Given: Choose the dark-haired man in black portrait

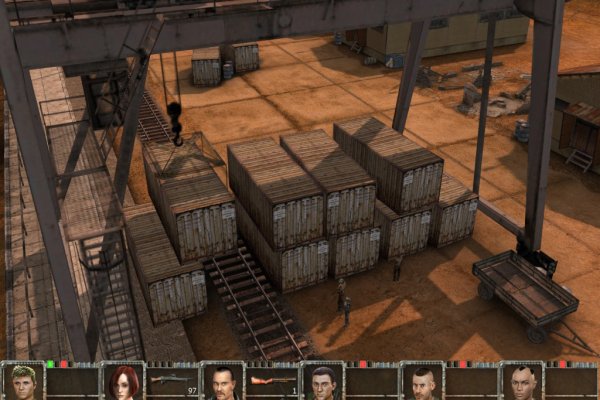Looking at the screenshot, I should 222,382.
